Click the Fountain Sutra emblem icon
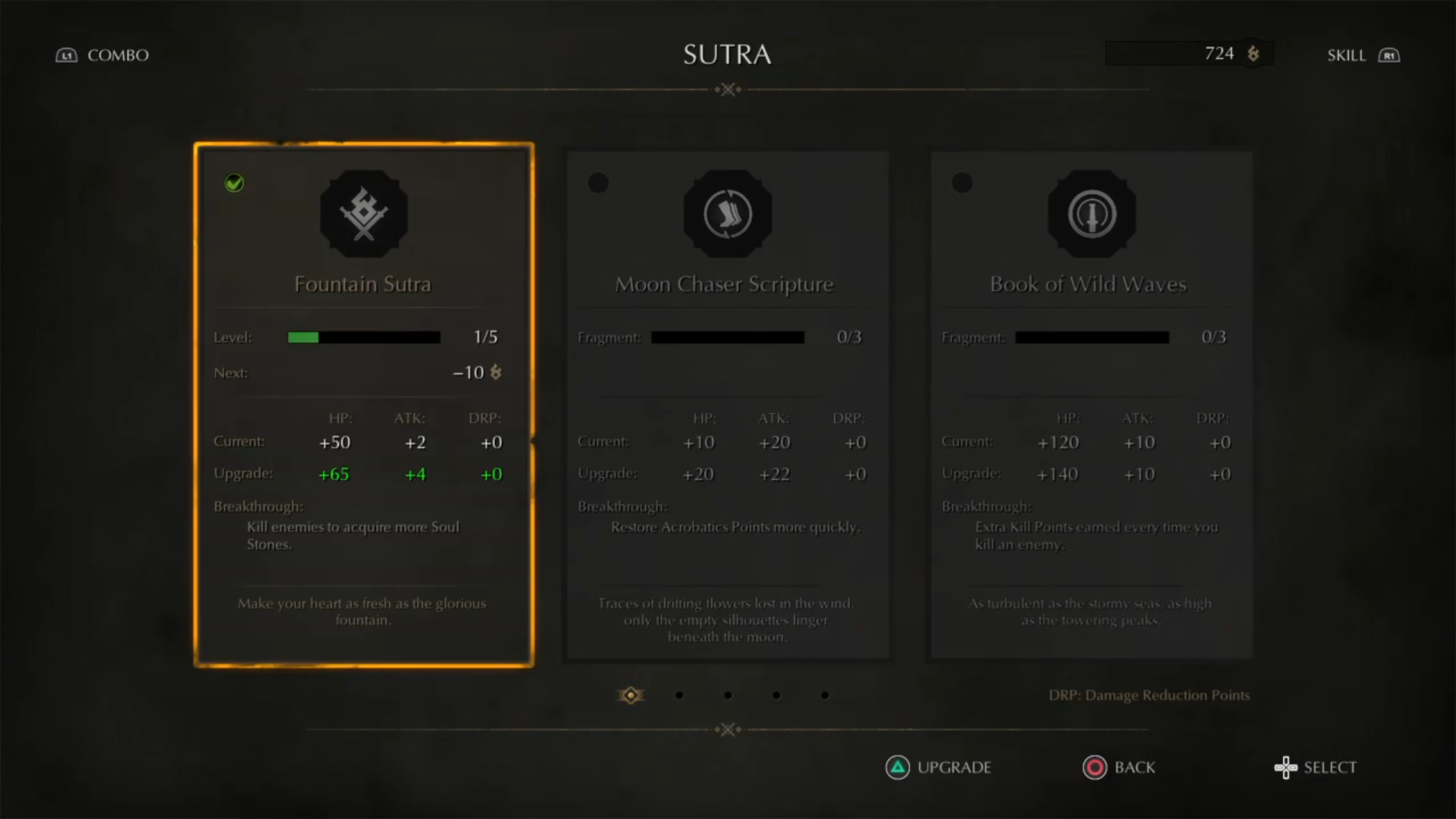1456x819 pixels. point(363,214)
